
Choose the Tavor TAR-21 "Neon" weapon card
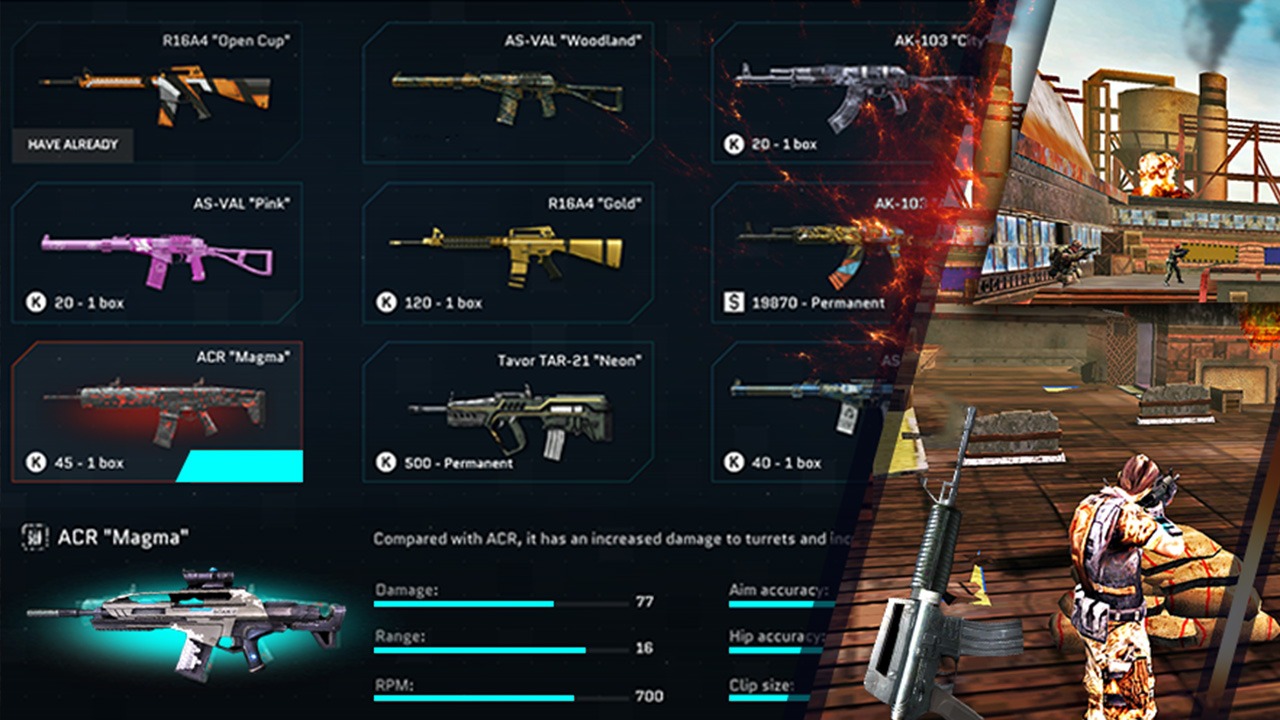coord(507,412)
